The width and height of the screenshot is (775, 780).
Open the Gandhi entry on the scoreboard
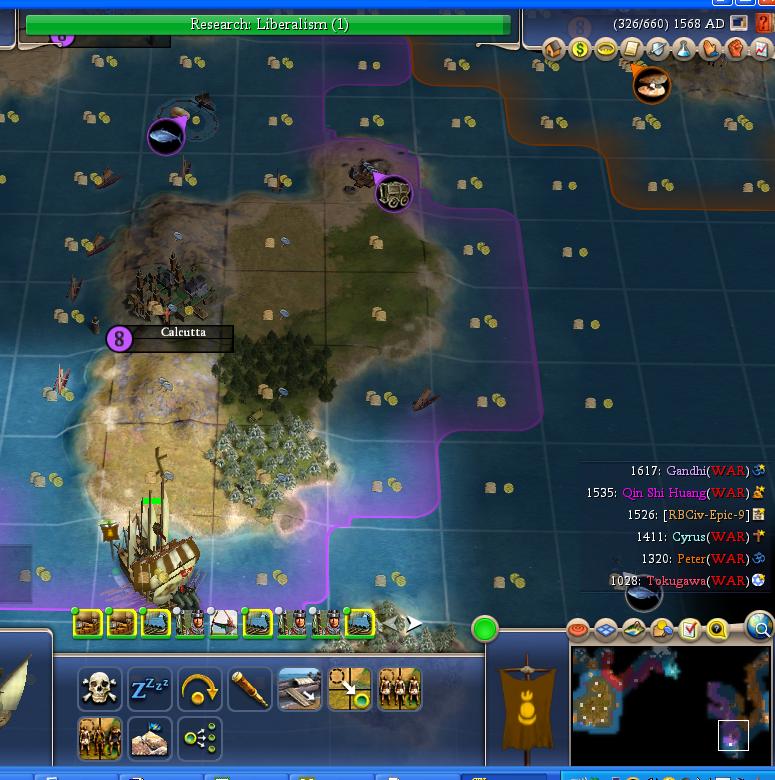click(686, 471)
